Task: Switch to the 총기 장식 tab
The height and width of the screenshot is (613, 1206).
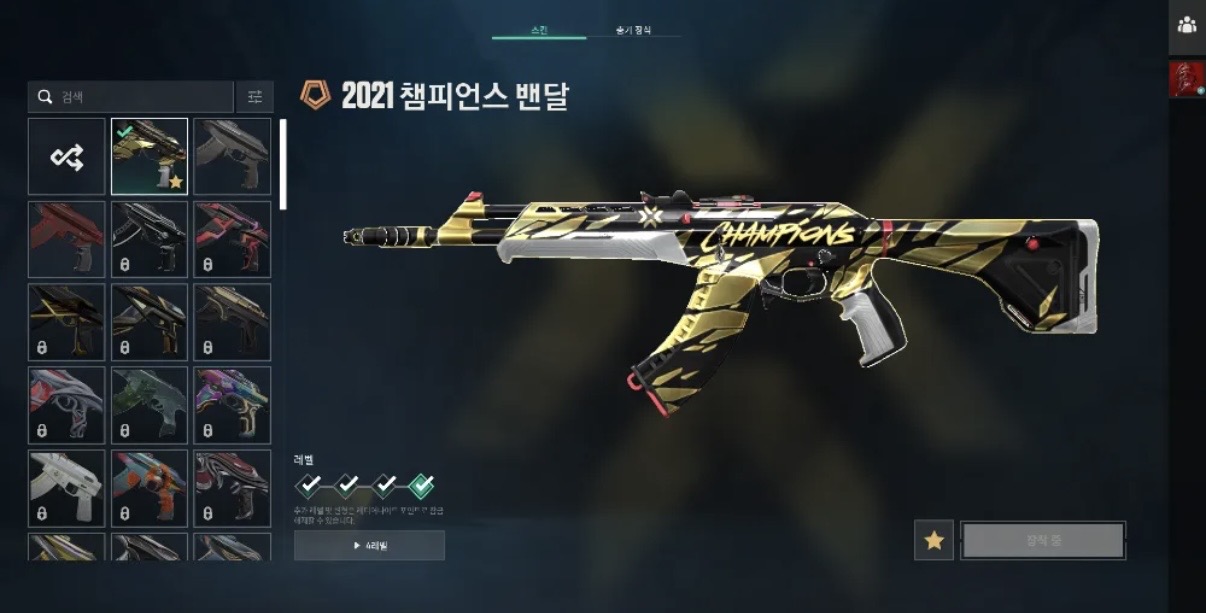Action: 633,30
